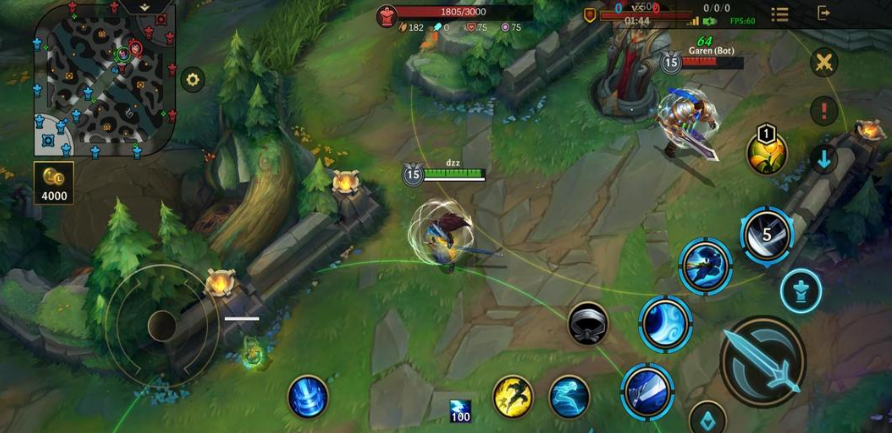
Task: Use the blue Ghost running spell
Action: coord(569,396)
